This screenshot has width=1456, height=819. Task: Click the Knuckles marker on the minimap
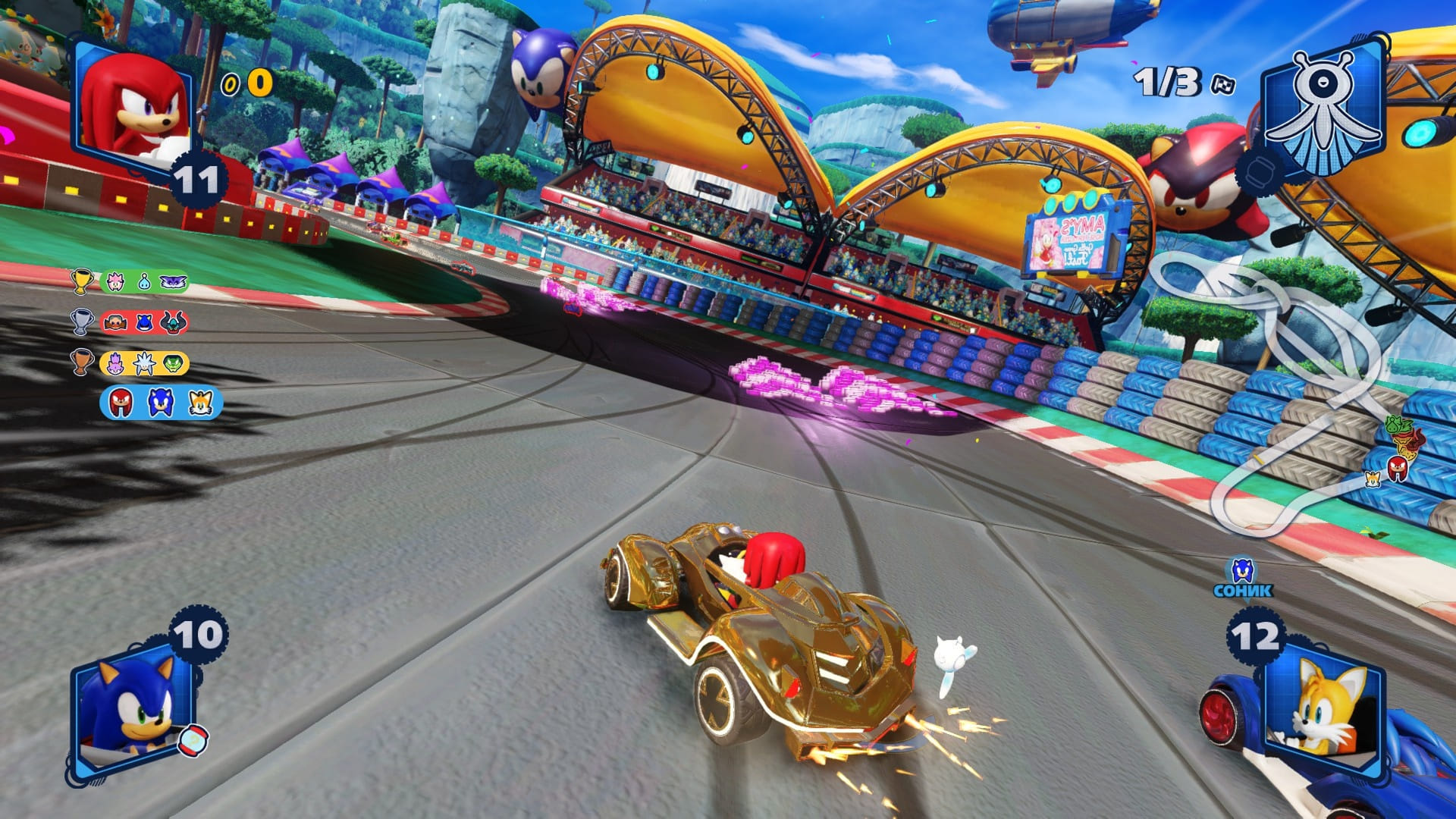(x=1397, y=467)
